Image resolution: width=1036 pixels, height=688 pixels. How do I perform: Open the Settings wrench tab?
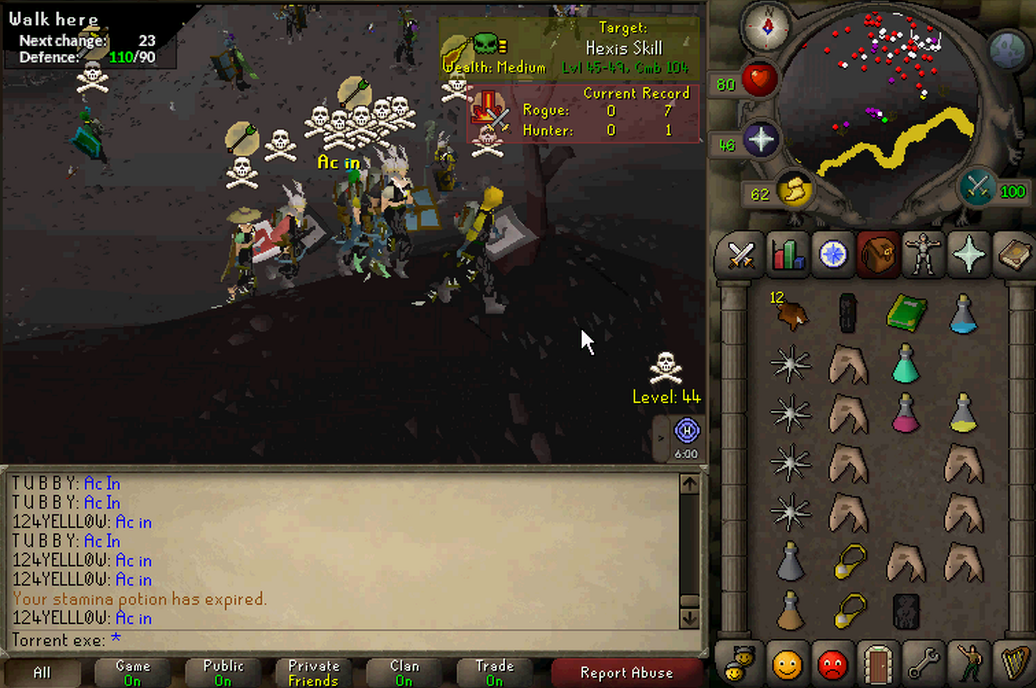coord(922,662)
